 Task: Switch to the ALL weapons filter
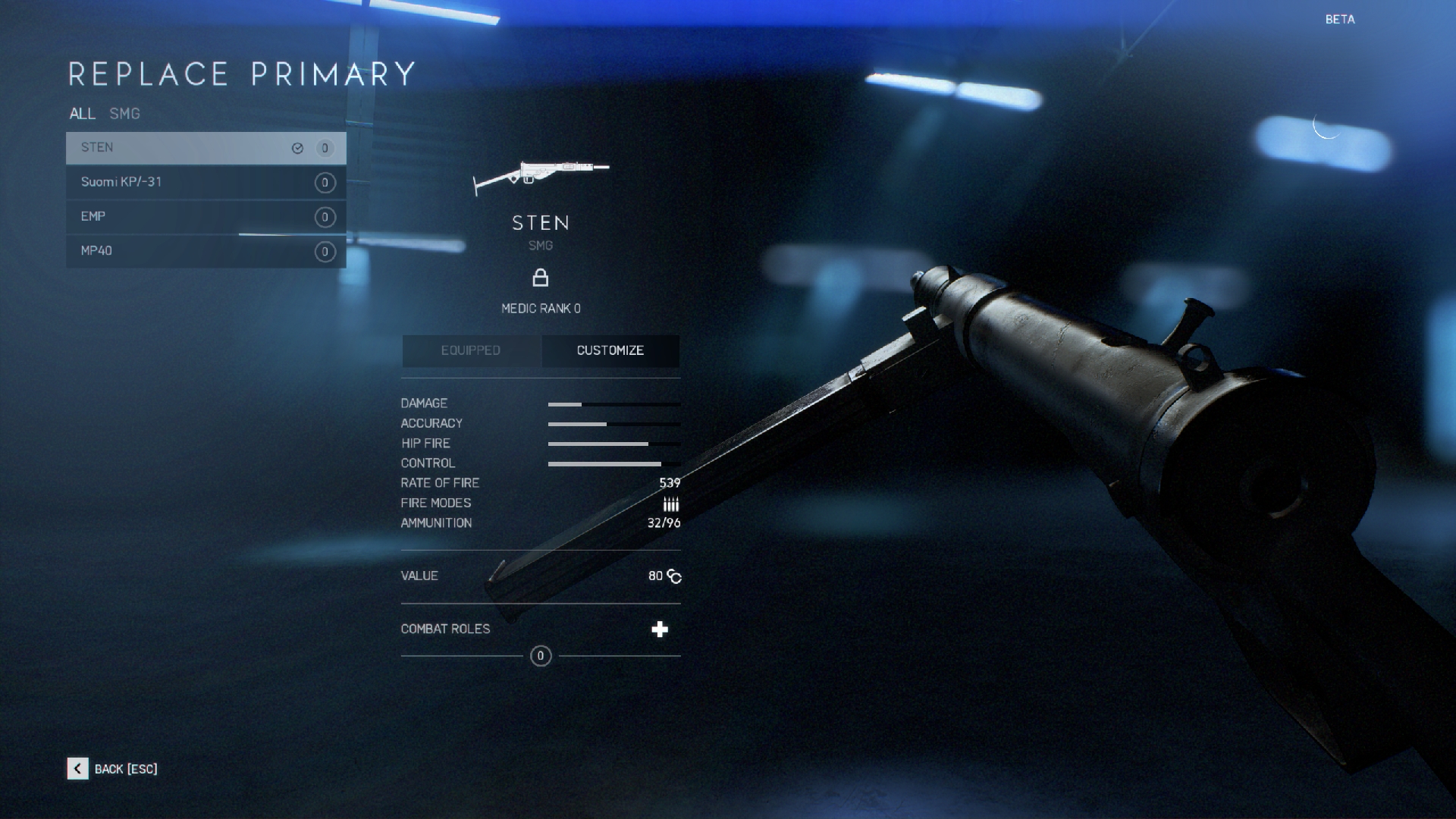(x=82, y=114)
